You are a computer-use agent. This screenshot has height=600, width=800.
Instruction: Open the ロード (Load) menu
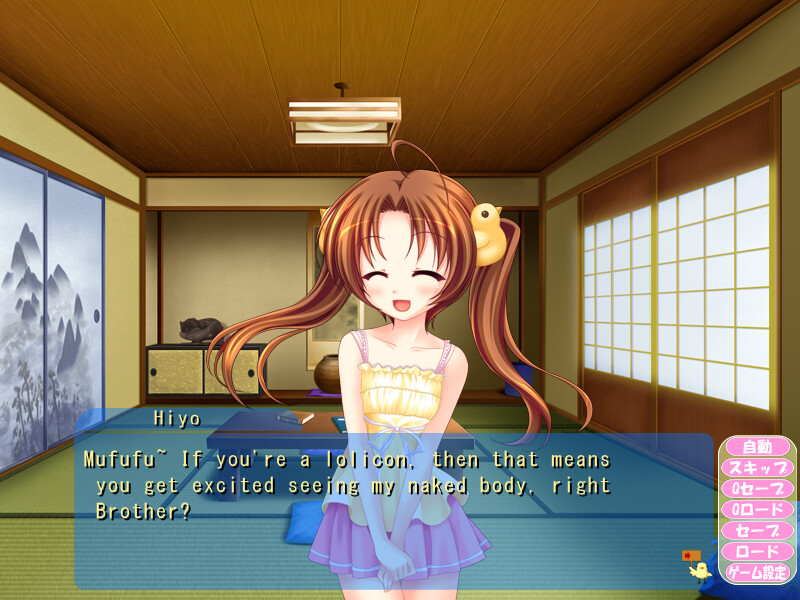pos(757,551)
